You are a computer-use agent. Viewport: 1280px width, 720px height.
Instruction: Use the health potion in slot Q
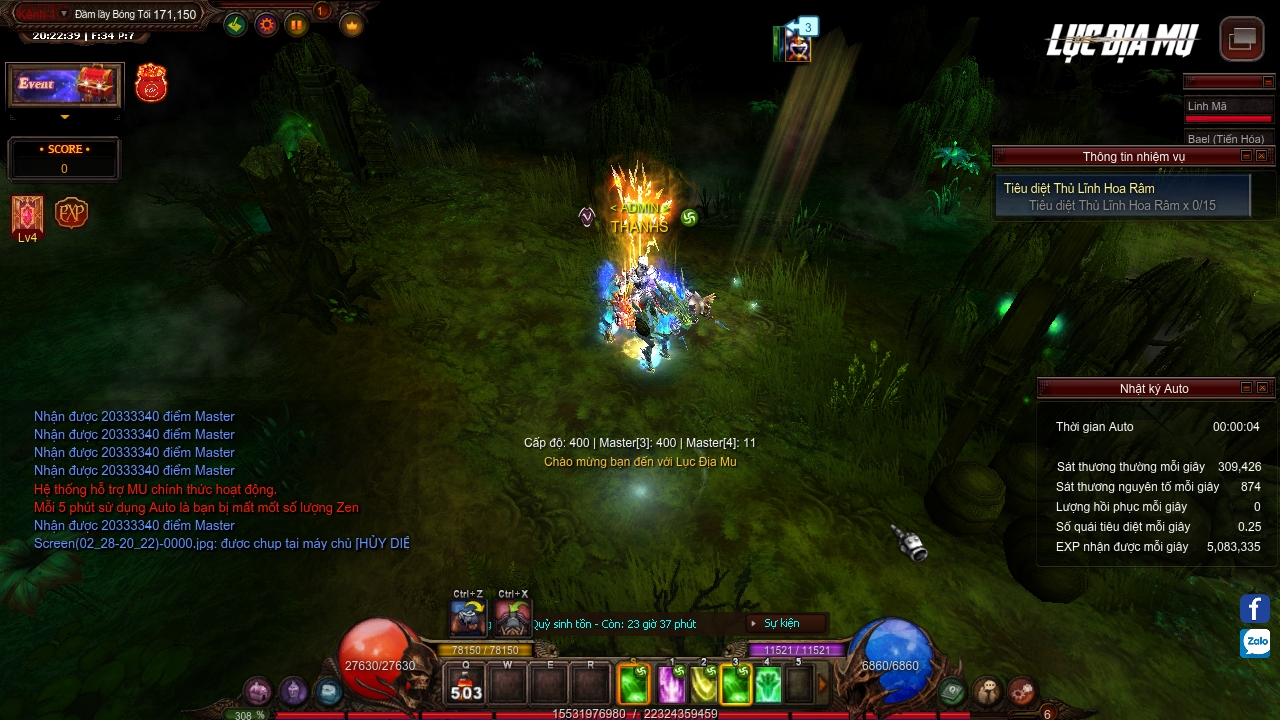tap(466, 686)
